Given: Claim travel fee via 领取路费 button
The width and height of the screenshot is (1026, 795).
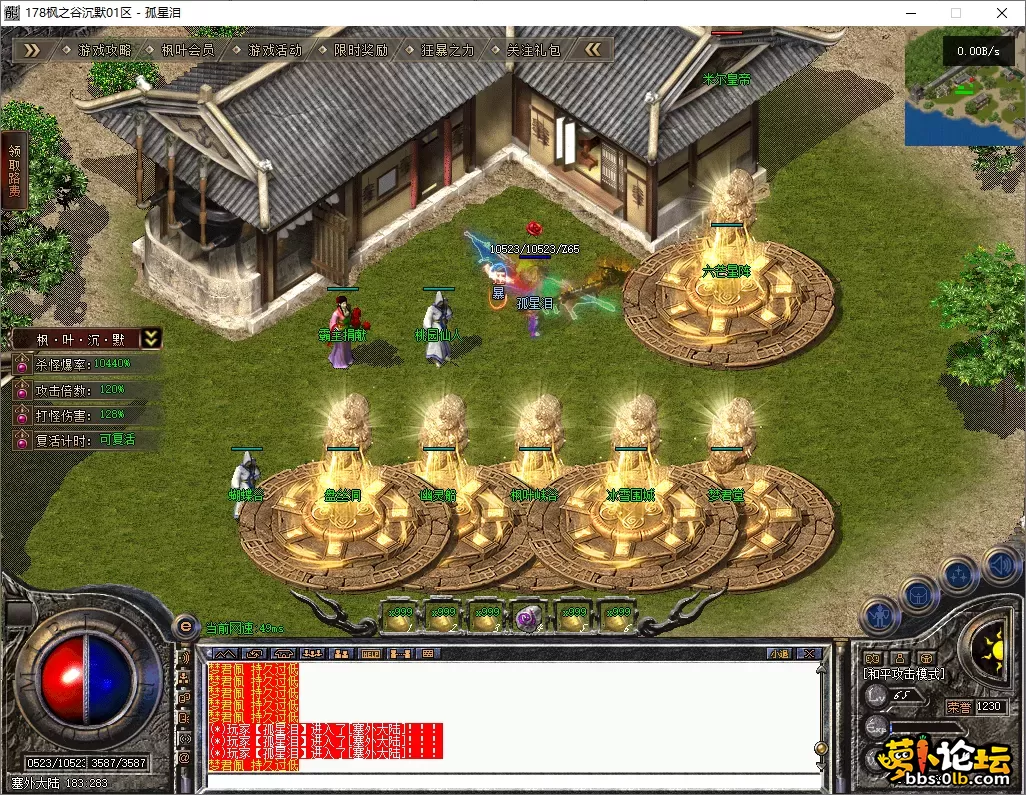Looking at the screenshot, I should pyautogui.click(x=14, y=170).
